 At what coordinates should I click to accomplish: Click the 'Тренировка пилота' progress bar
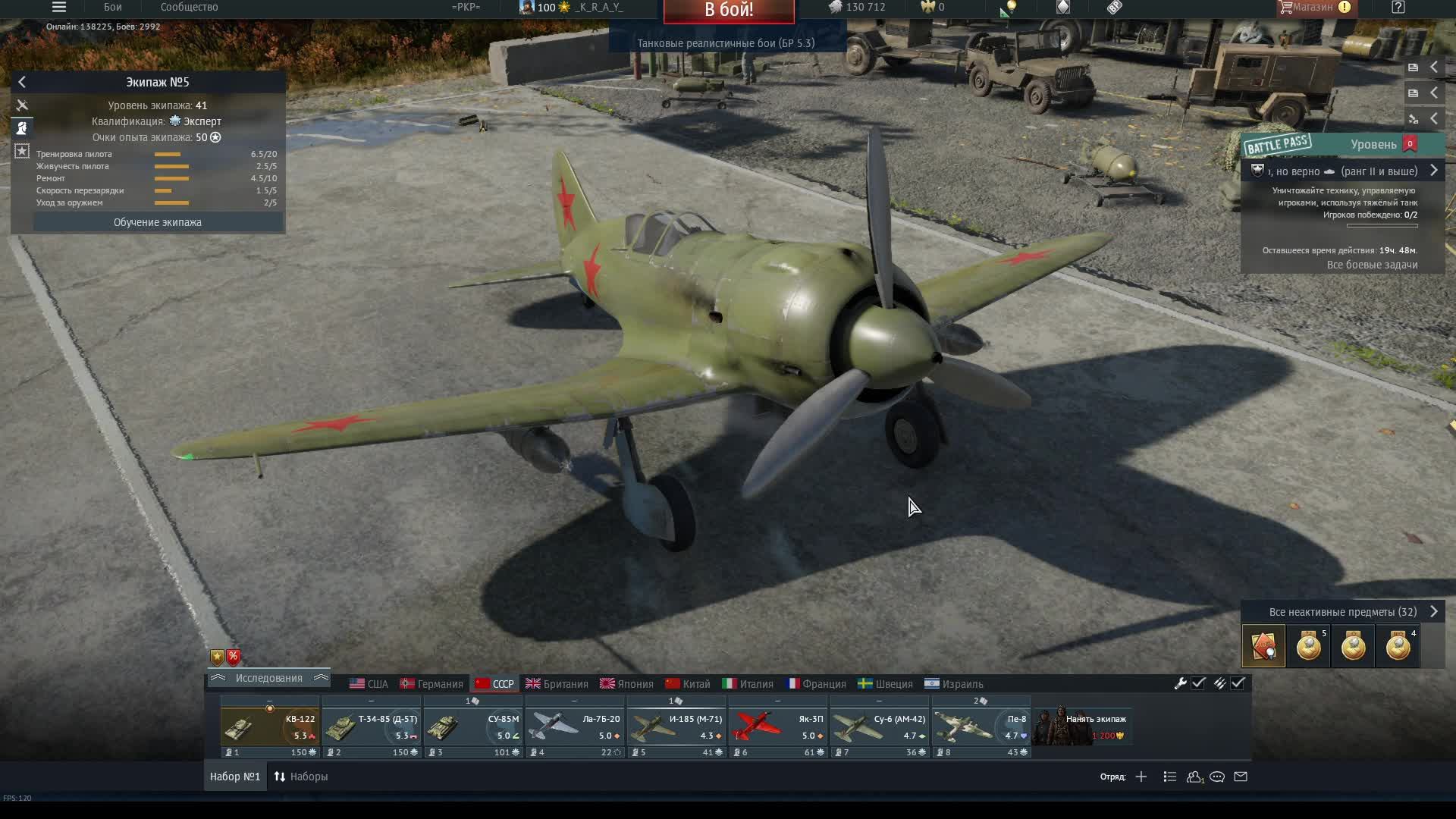(x=168, y=153)
